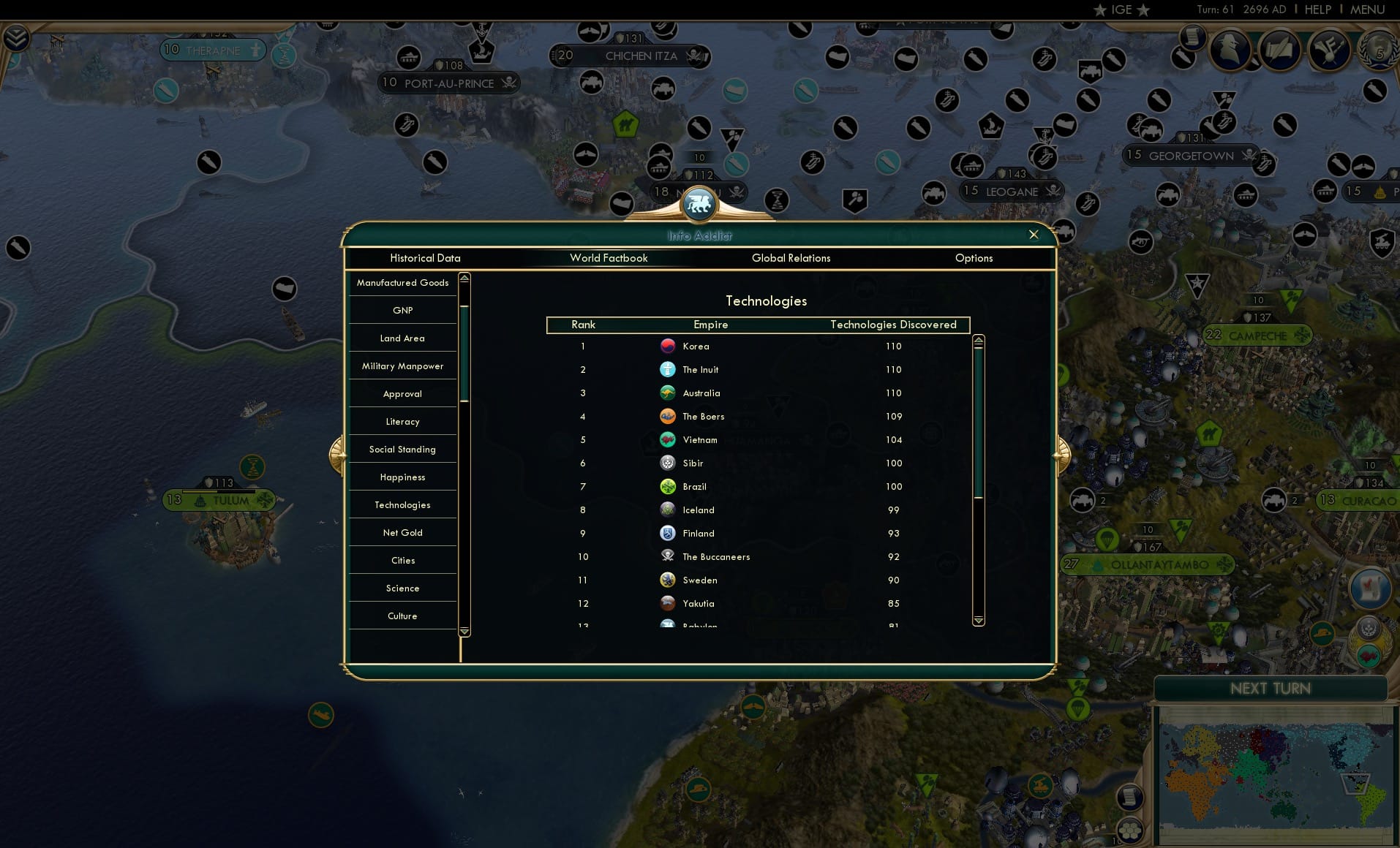Click the polar bear emblem above Info Addict panel

pos(699,205)
